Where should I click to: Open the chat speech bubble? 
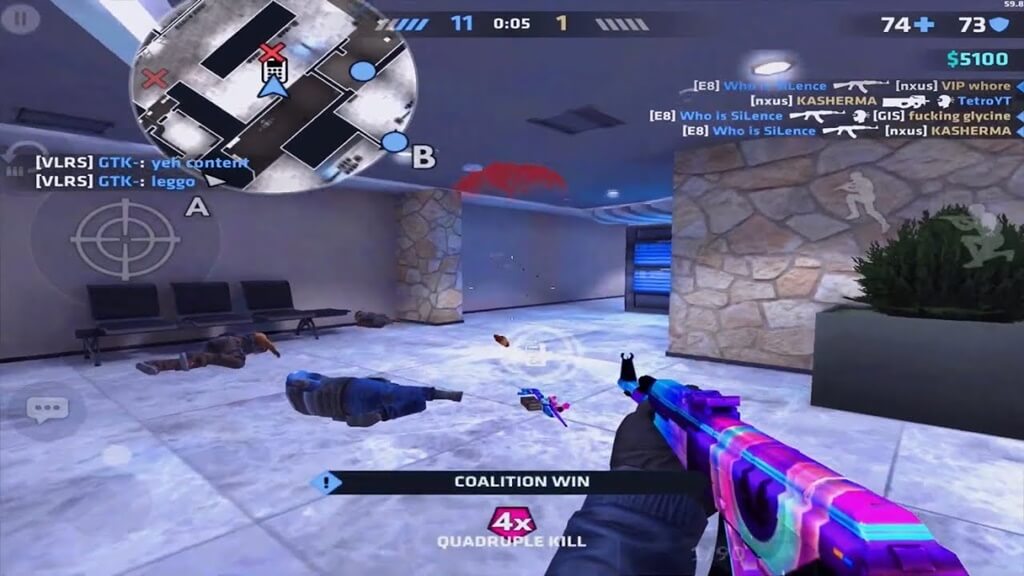[x=47, y=409]
